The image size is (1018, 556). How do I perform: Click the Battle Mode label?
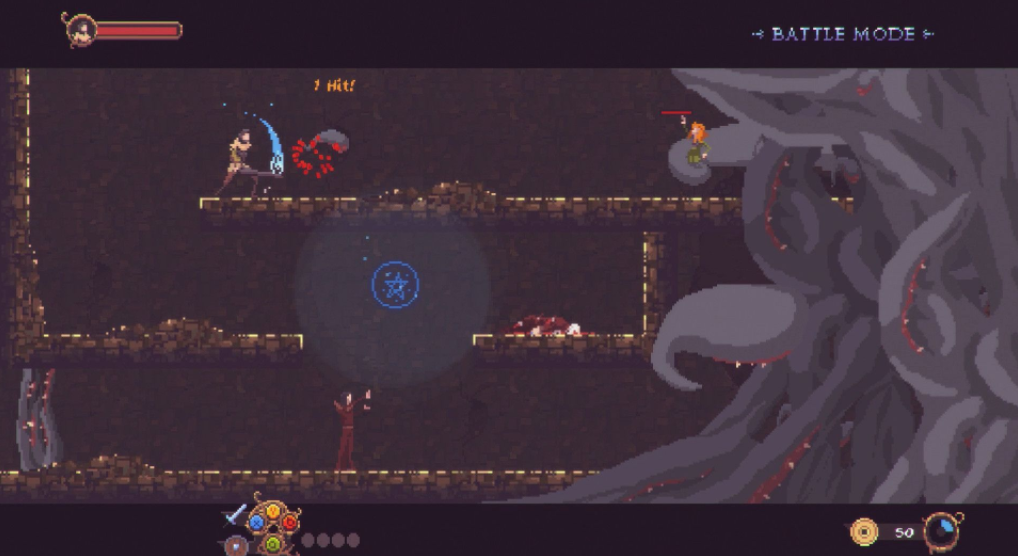point(843,34)
